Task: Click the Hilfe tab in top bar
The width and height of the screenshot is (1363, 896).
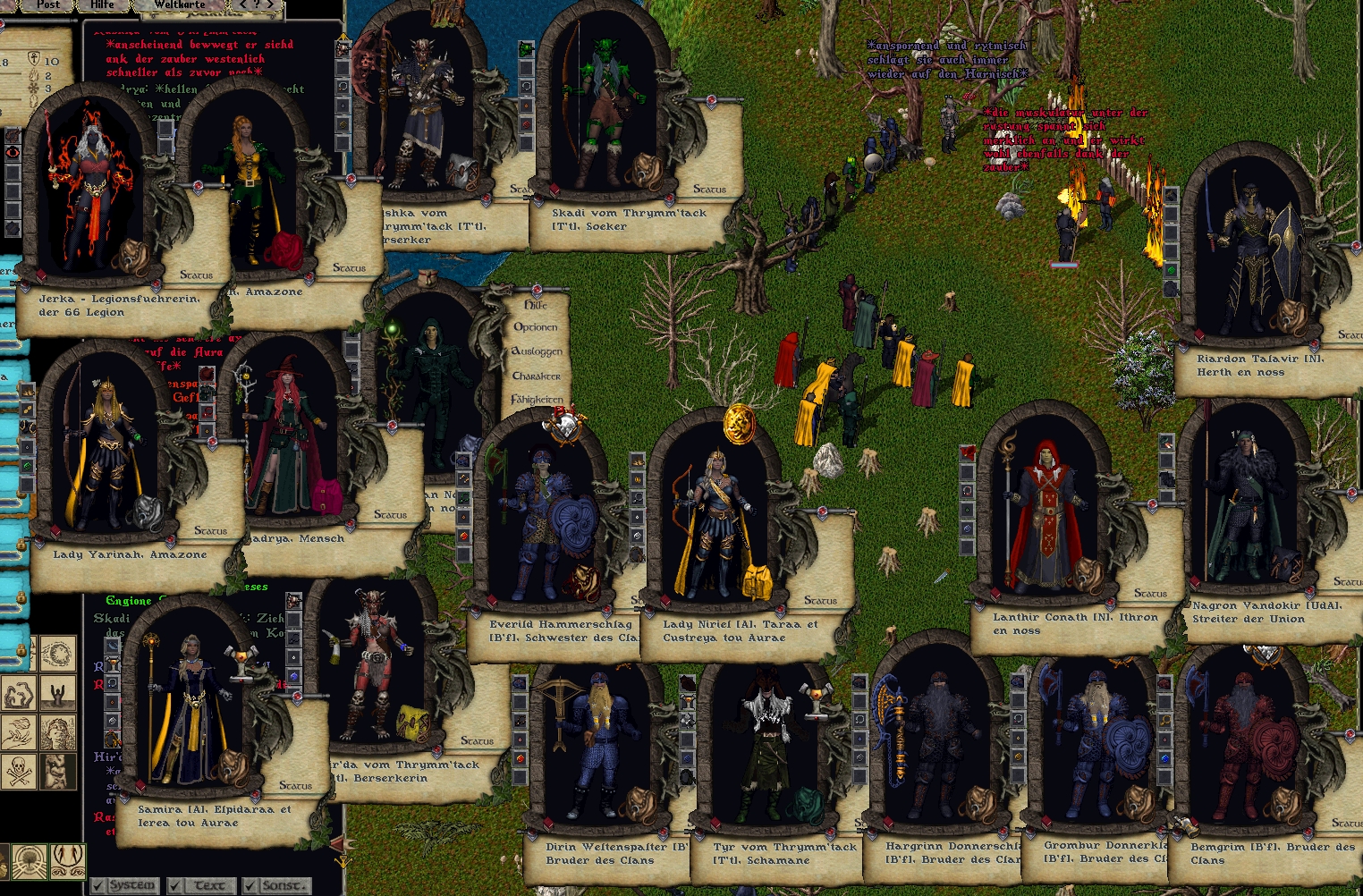Action: pyautogui.click(x=102, y=4)
